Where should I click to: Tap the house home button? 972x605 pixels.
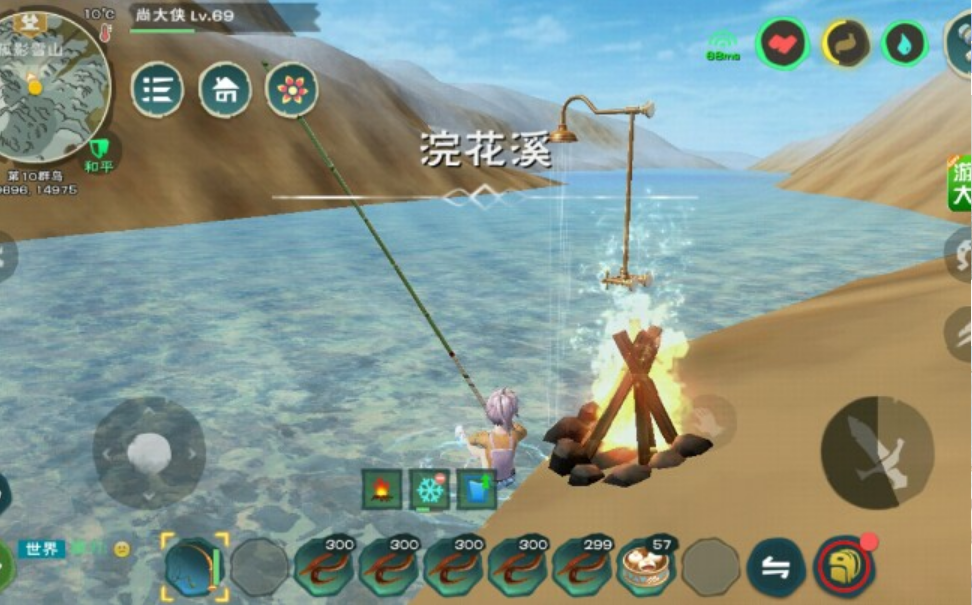(x=225, y=90)
